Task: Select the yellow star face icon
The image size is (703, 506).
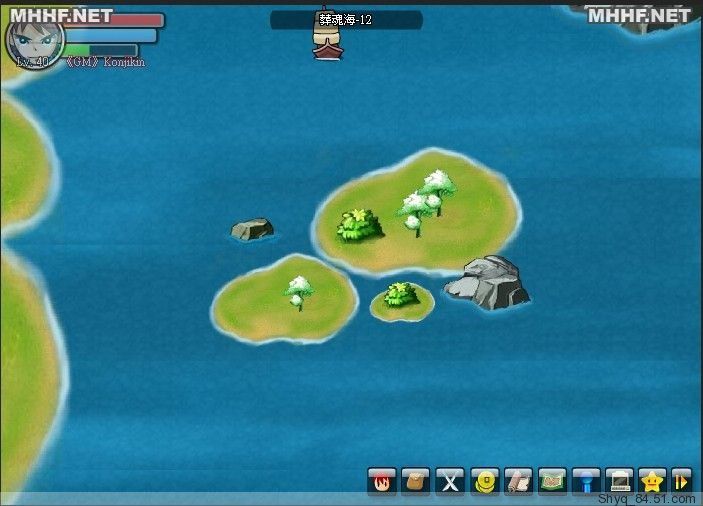Action: pos(653,481)
